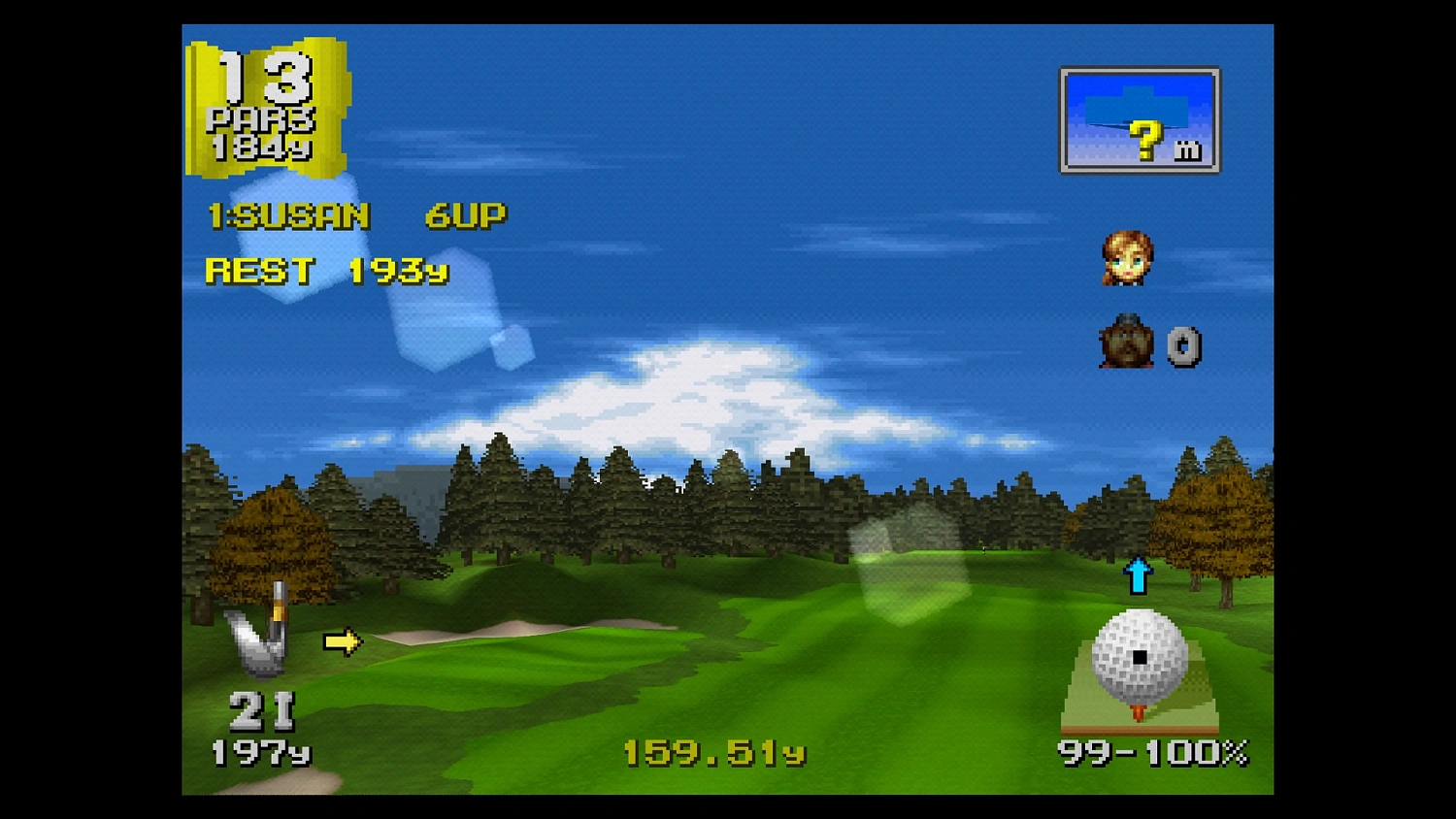Select the 2-iron club icon

pos(260,636)
